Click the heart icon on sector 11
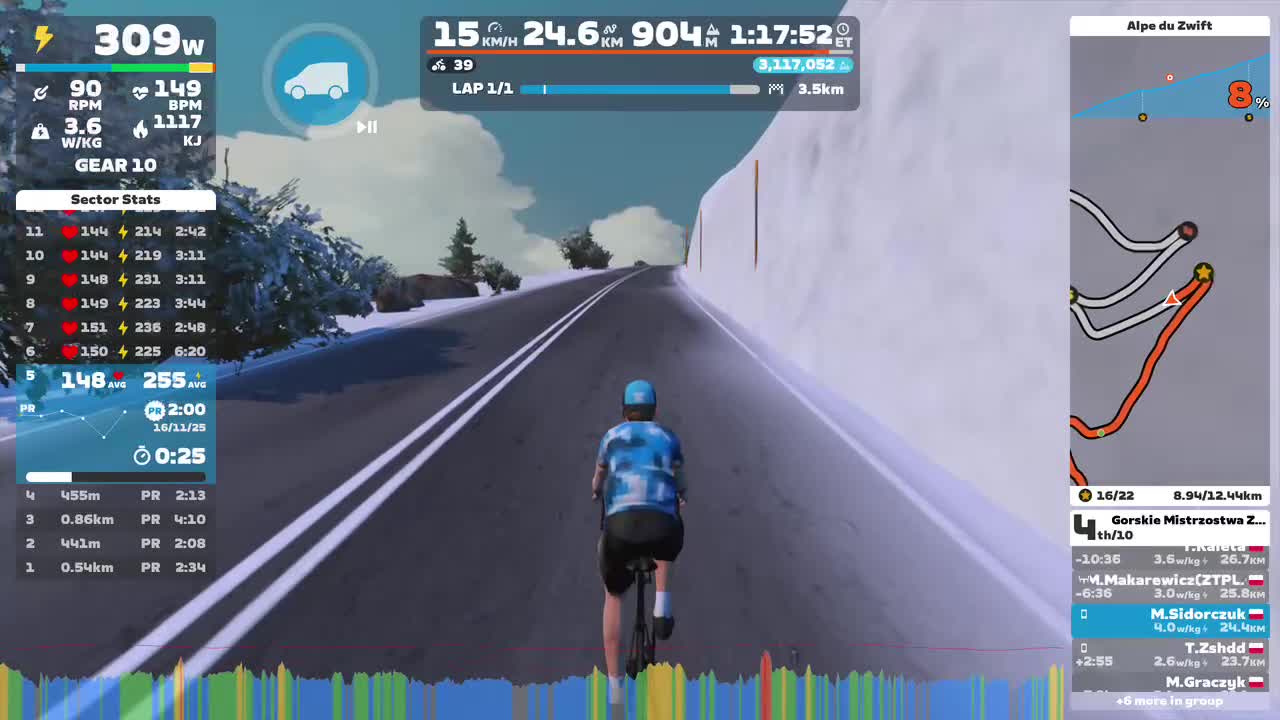Image resolution: width=1280 pixels, height=720 pixels. click(68, 231)
